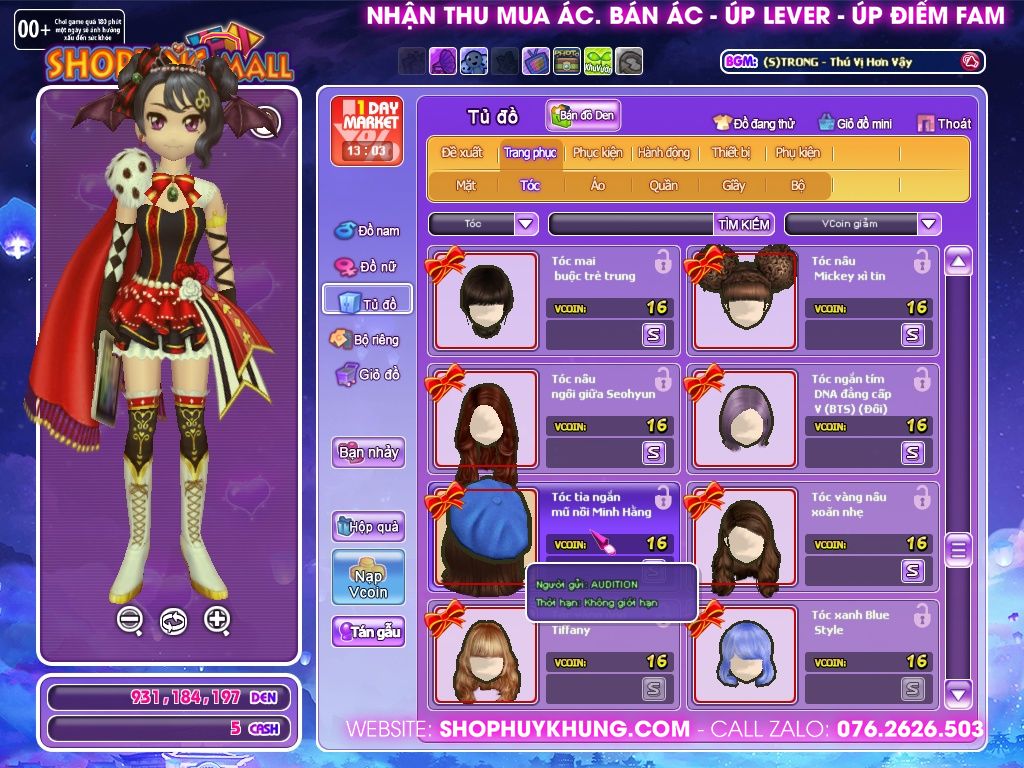Open the VCoin giảm sort dropdown
This screenshot has height=768, width=1024.
tap(929, 224)
